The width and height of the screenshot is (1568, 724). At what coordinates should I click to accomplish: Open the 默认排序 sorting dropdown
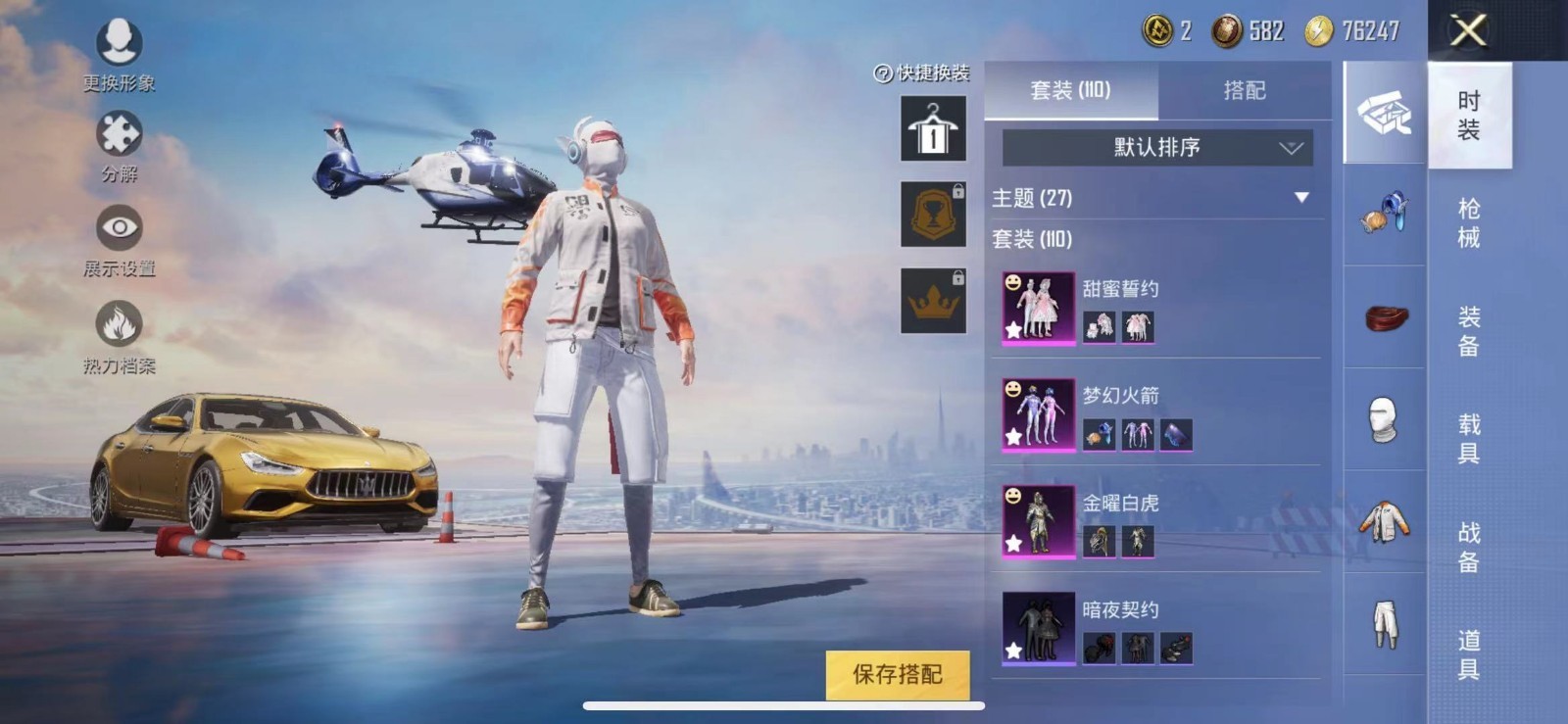(x=1156, y=148)
